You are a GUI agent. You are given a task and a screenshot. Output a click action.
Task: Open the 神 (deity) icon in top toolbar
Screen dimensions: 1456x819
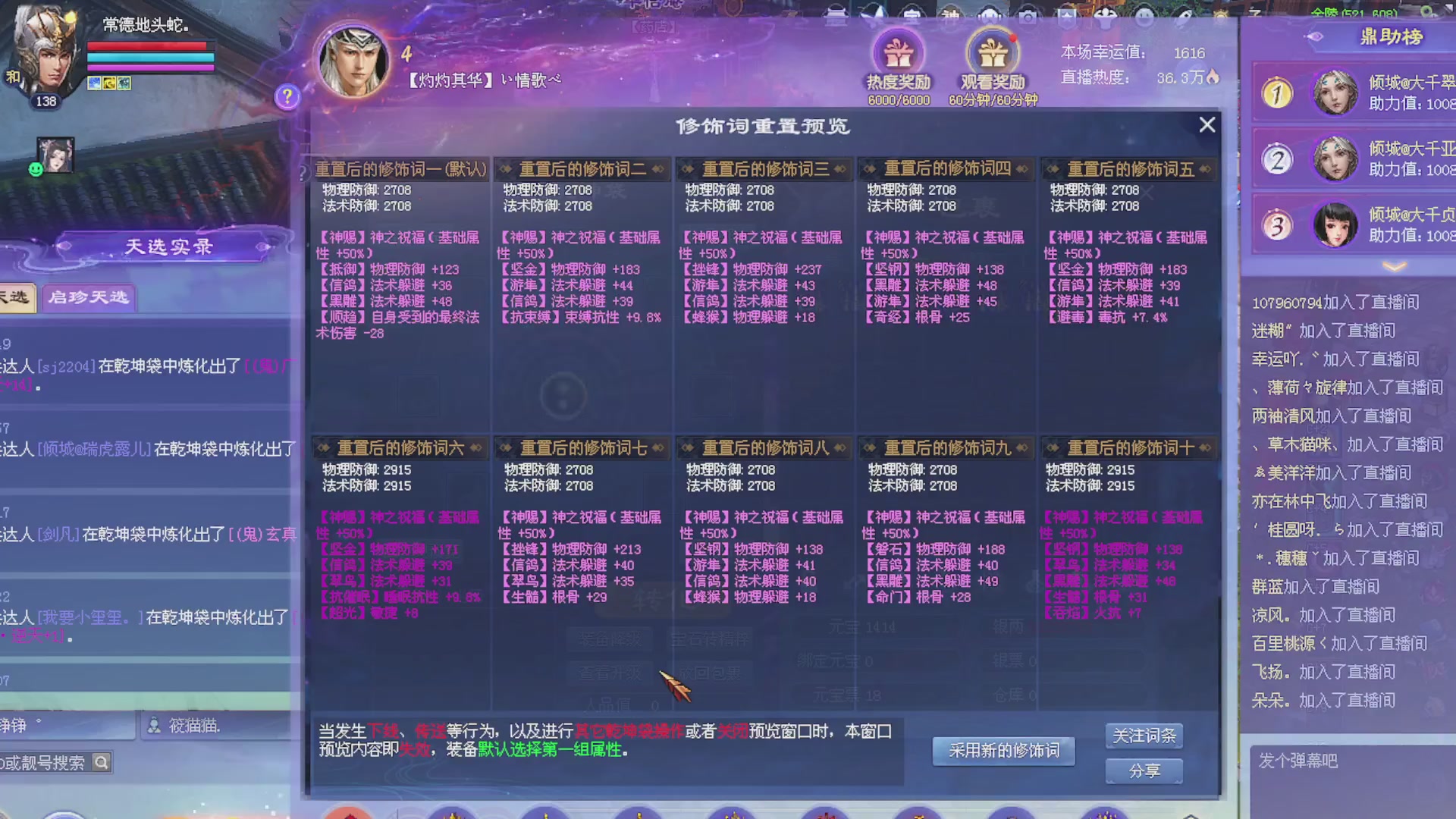click(949, 15)
